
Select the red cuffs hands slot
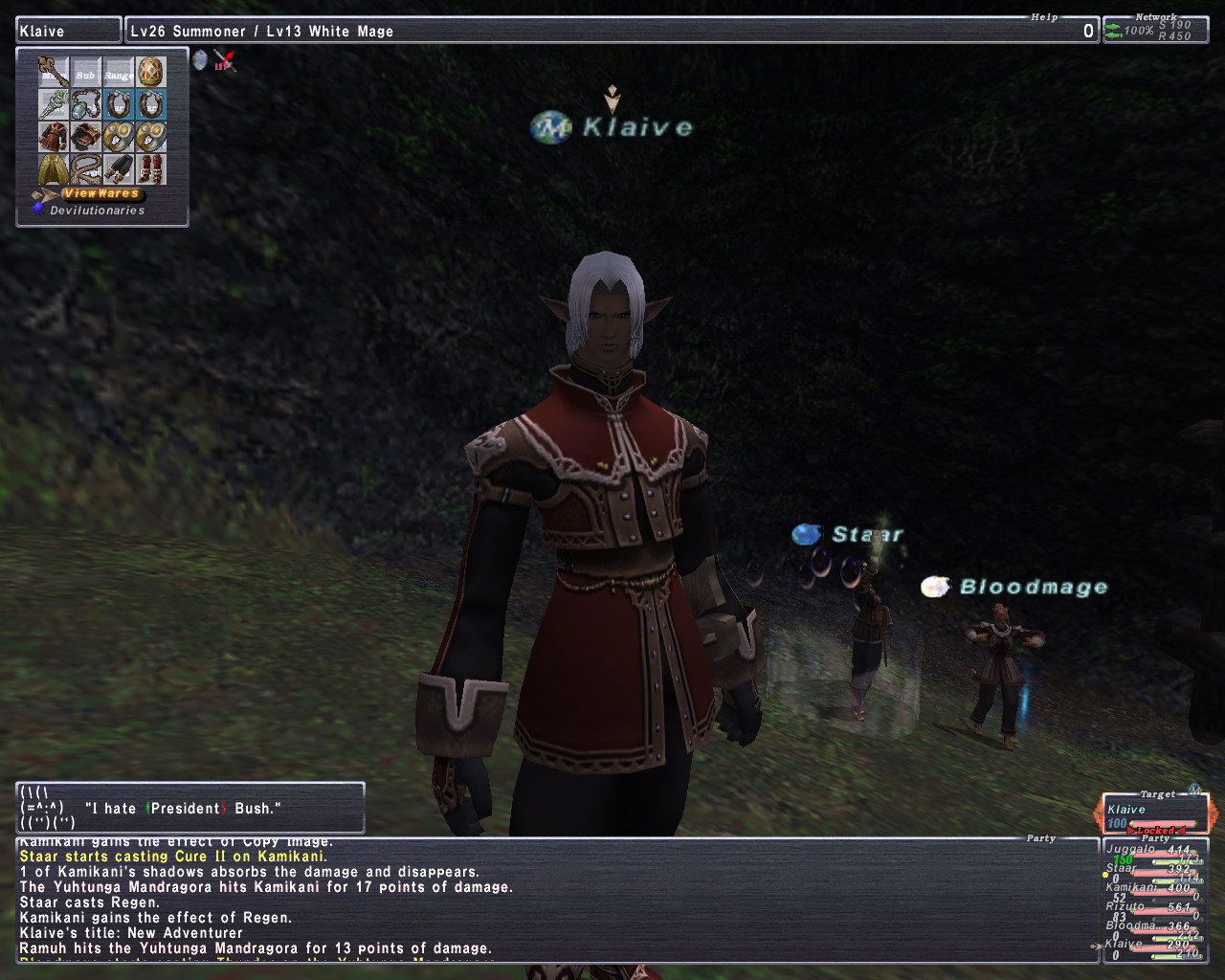click(x=86, y=137)
